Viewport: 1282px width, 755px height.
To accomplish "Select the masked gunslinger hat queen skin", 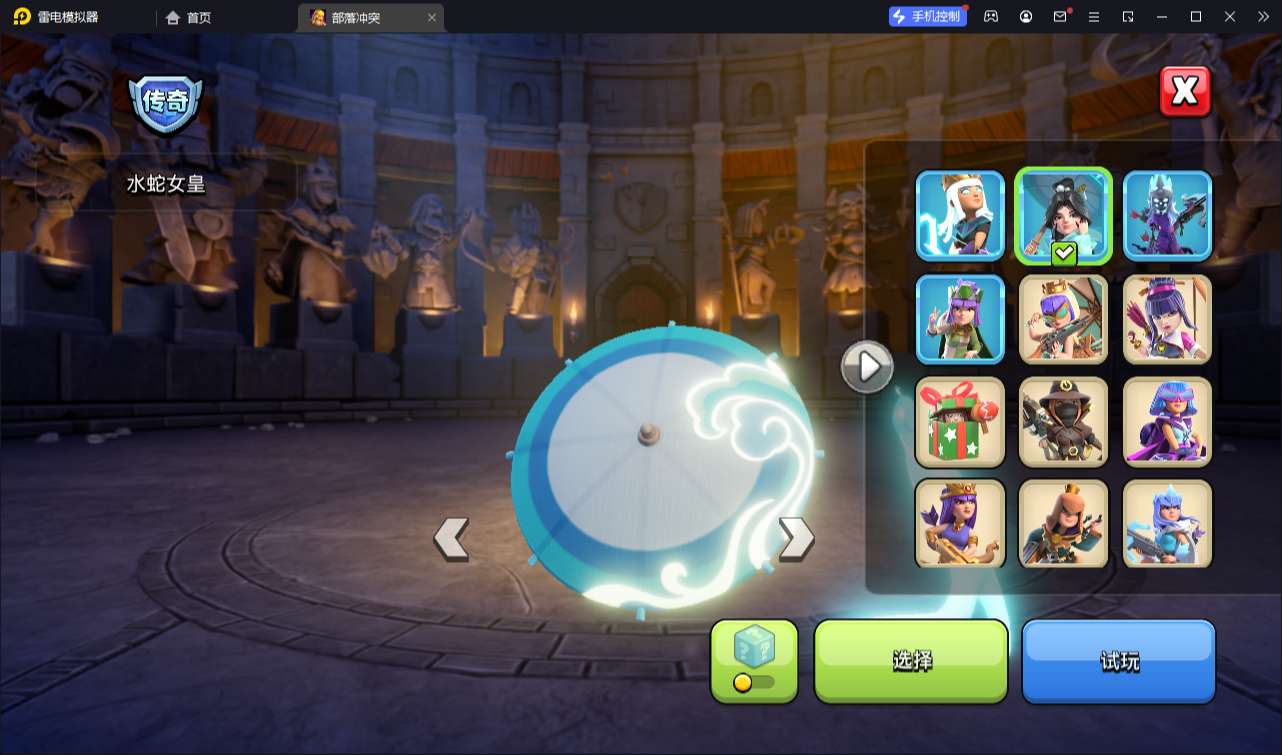I will [1064, 422].
